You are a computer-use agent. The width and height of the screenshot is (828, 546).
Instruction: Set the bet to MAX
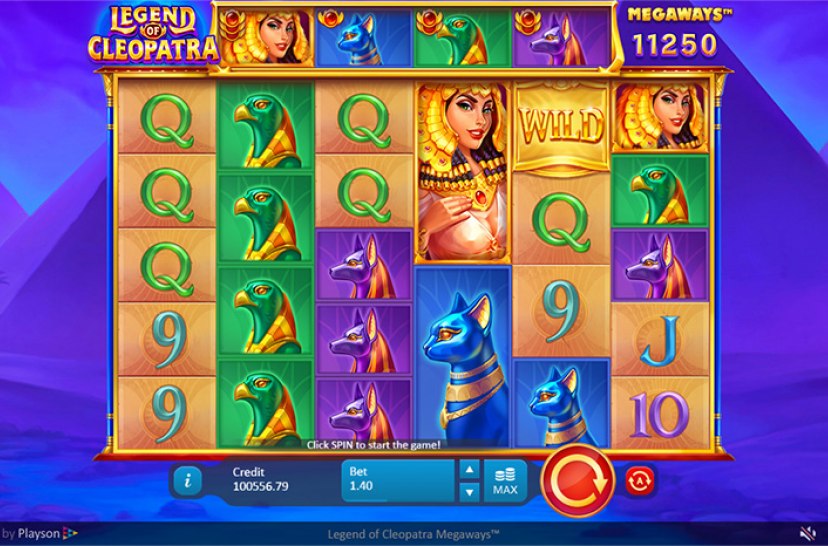tap(505, 480)
